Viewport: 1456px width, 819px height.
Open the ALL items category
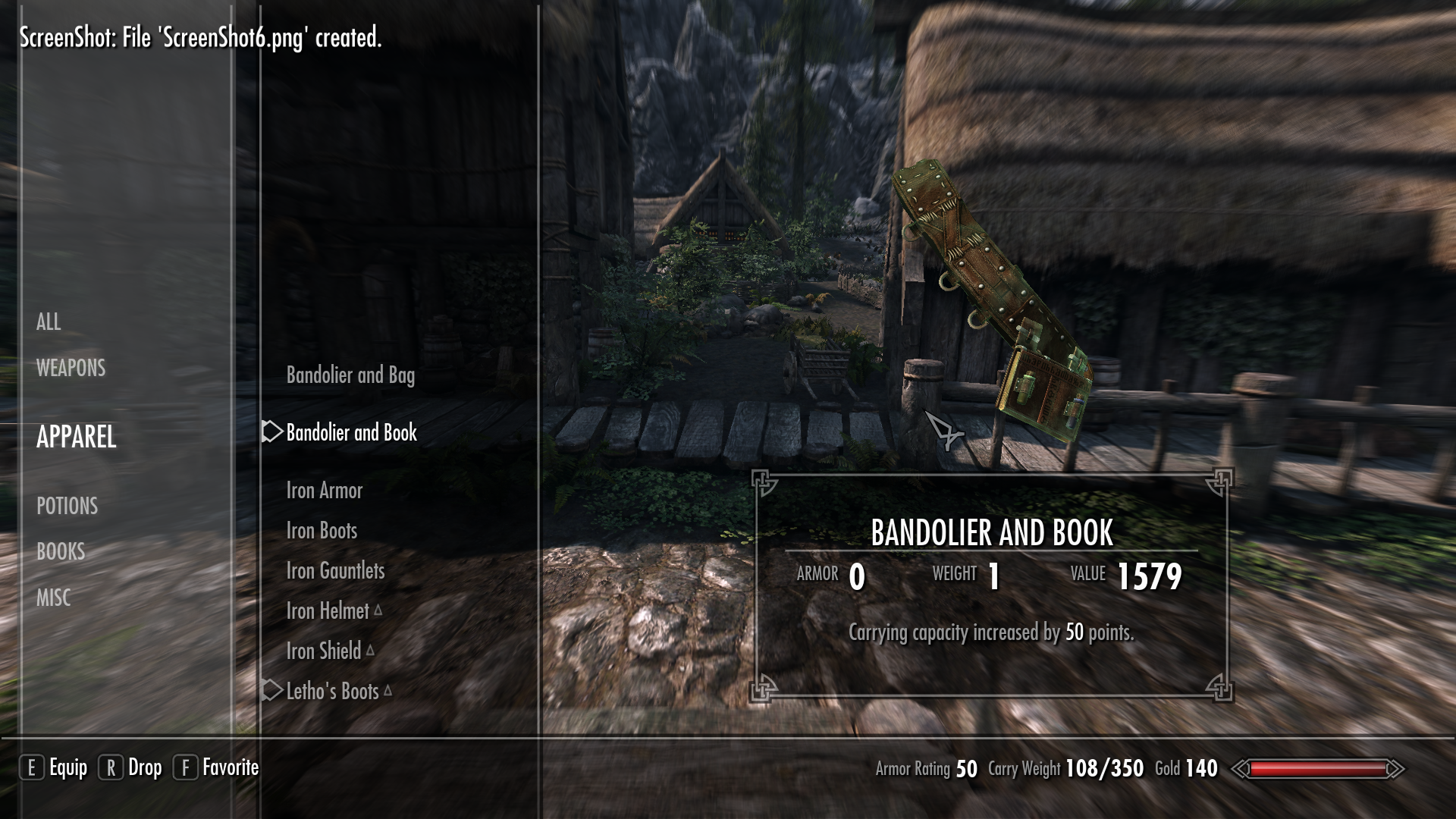tap(49, 322)
